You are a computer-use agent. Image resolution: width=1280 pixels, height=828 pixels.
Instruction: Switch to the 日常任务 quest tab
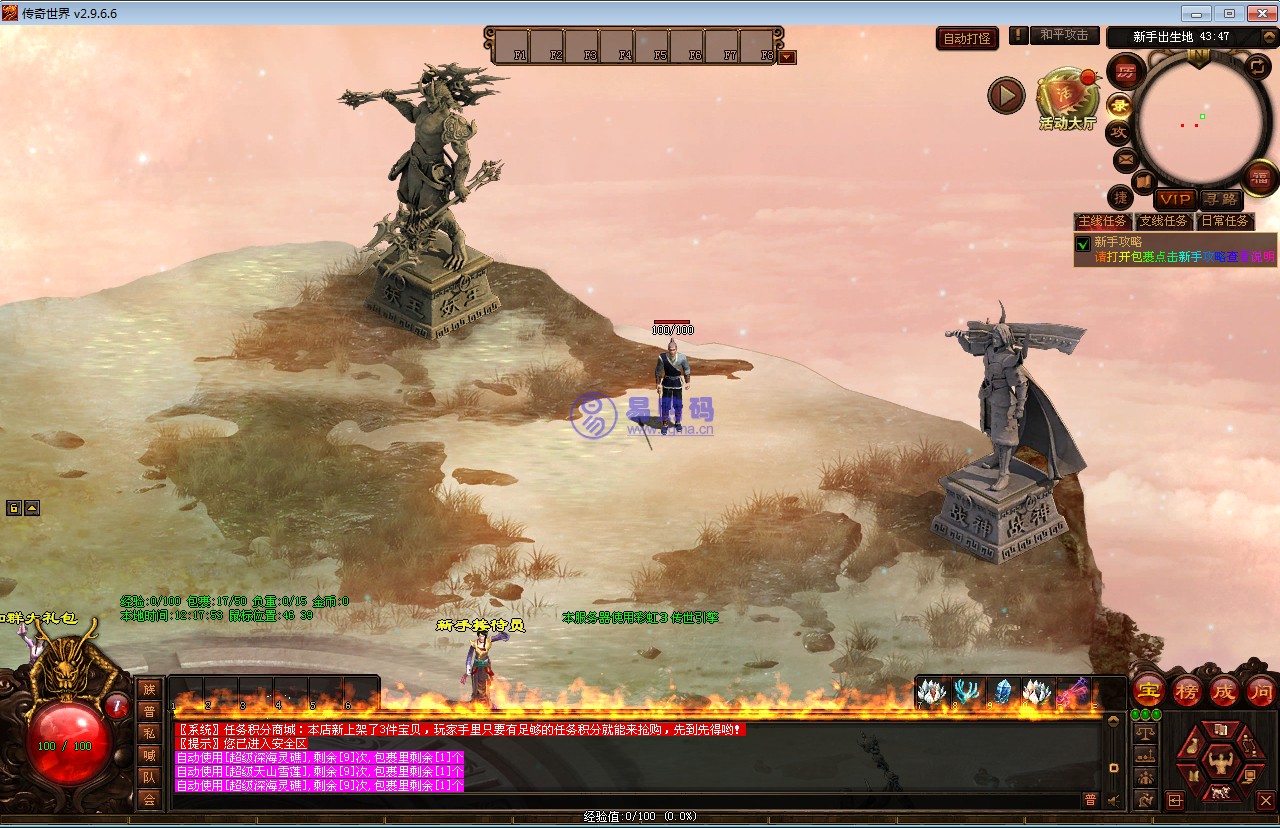coord(1224,221)
